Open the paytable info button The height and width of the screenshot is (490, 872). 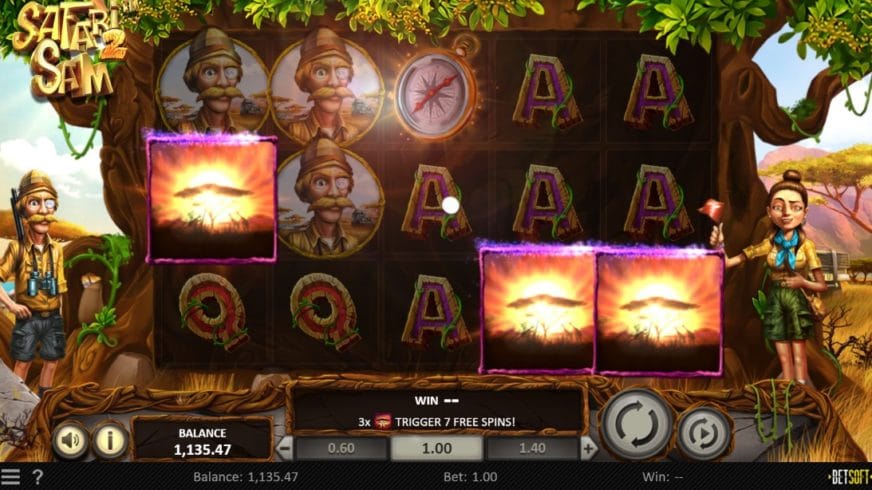pos(110,440)
